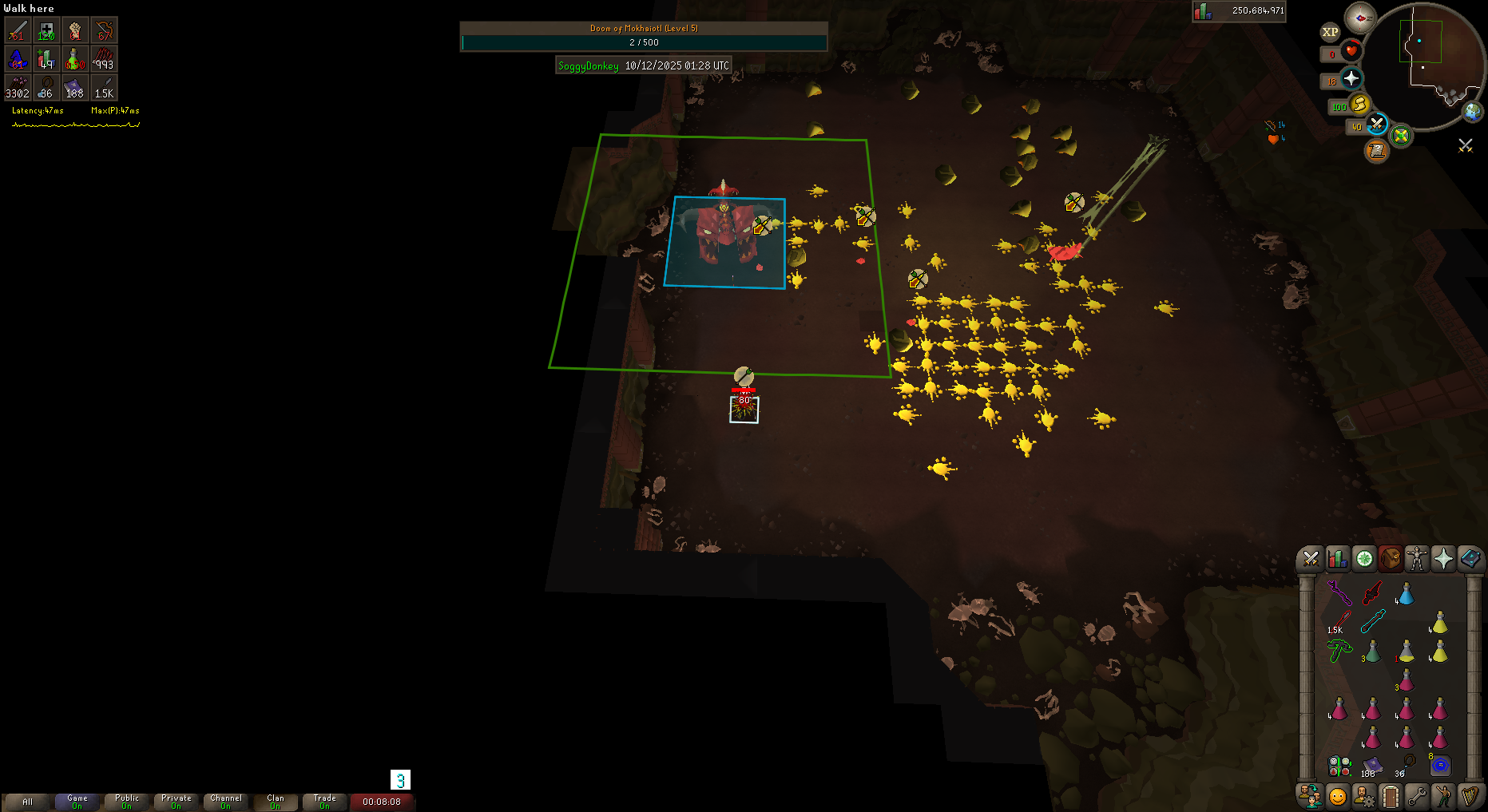Select the Clan chat filter tab
This screenshot has width=1488, height=812.
[x=276, y=802]
